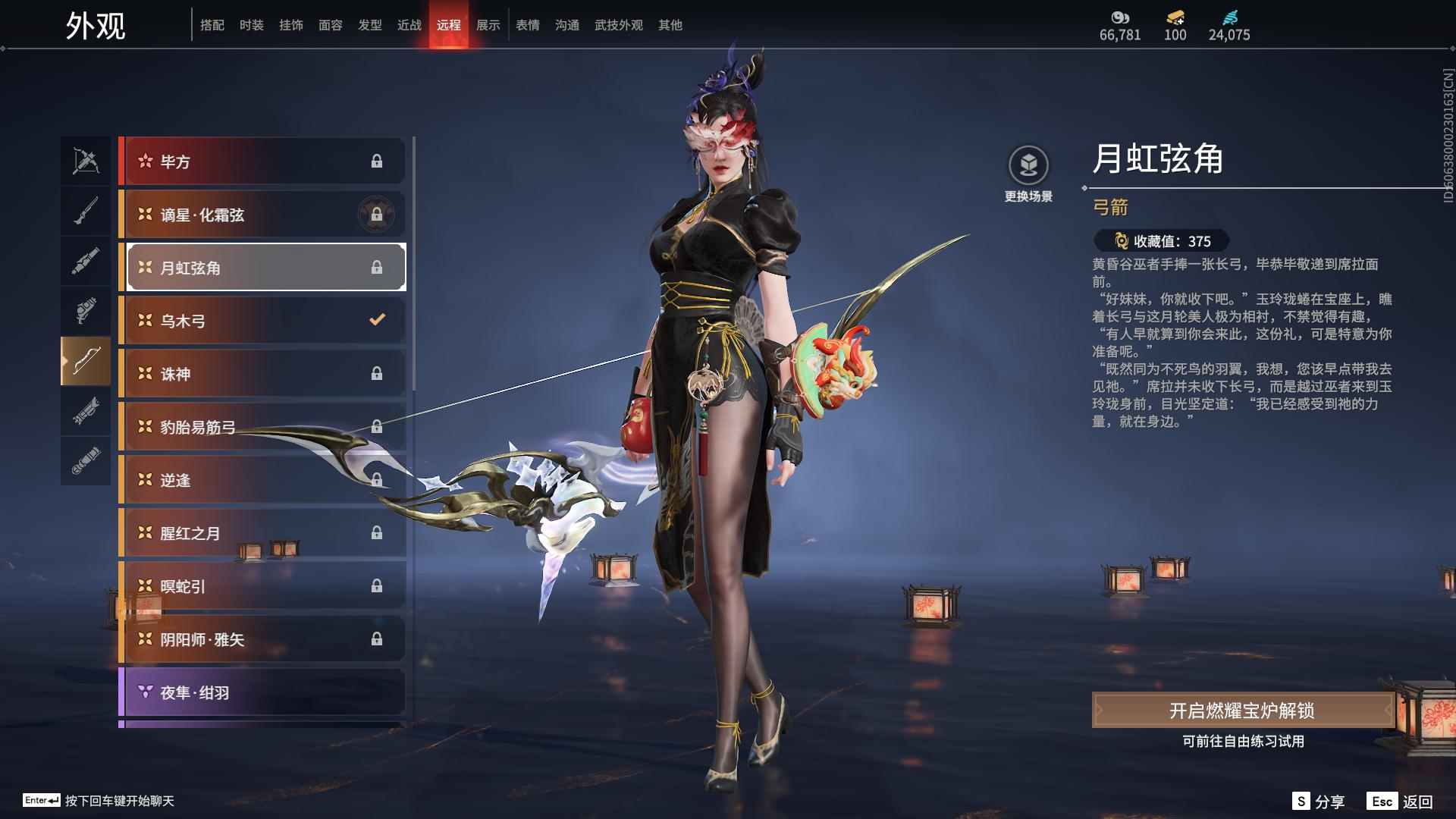
Task: Toggle the equipped checkmark on 乌木弓
Action: tap(377, 319)
